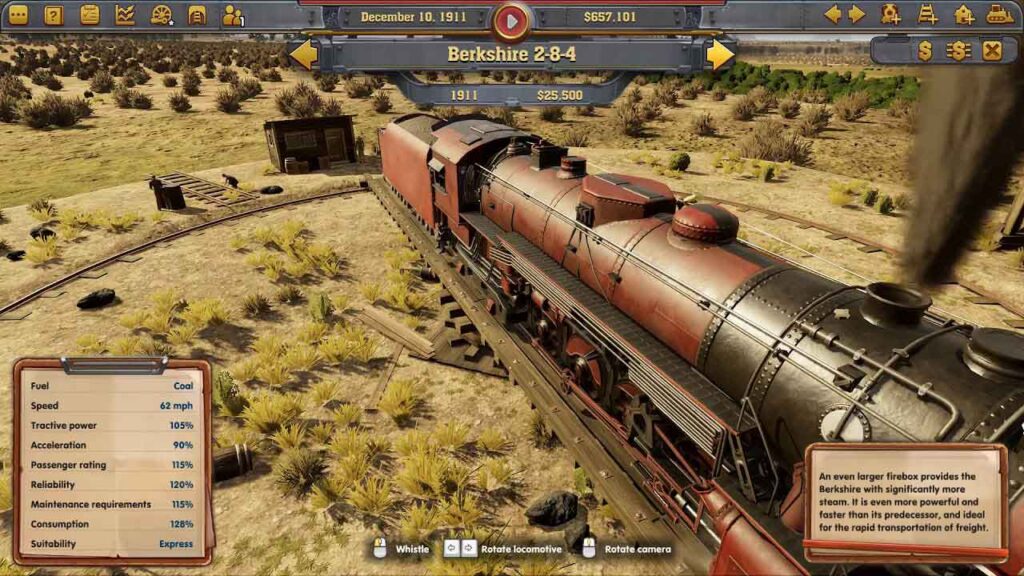Close the locomotive viewer with X
Screen dimensions: 1024x576
tap(991, 51)
